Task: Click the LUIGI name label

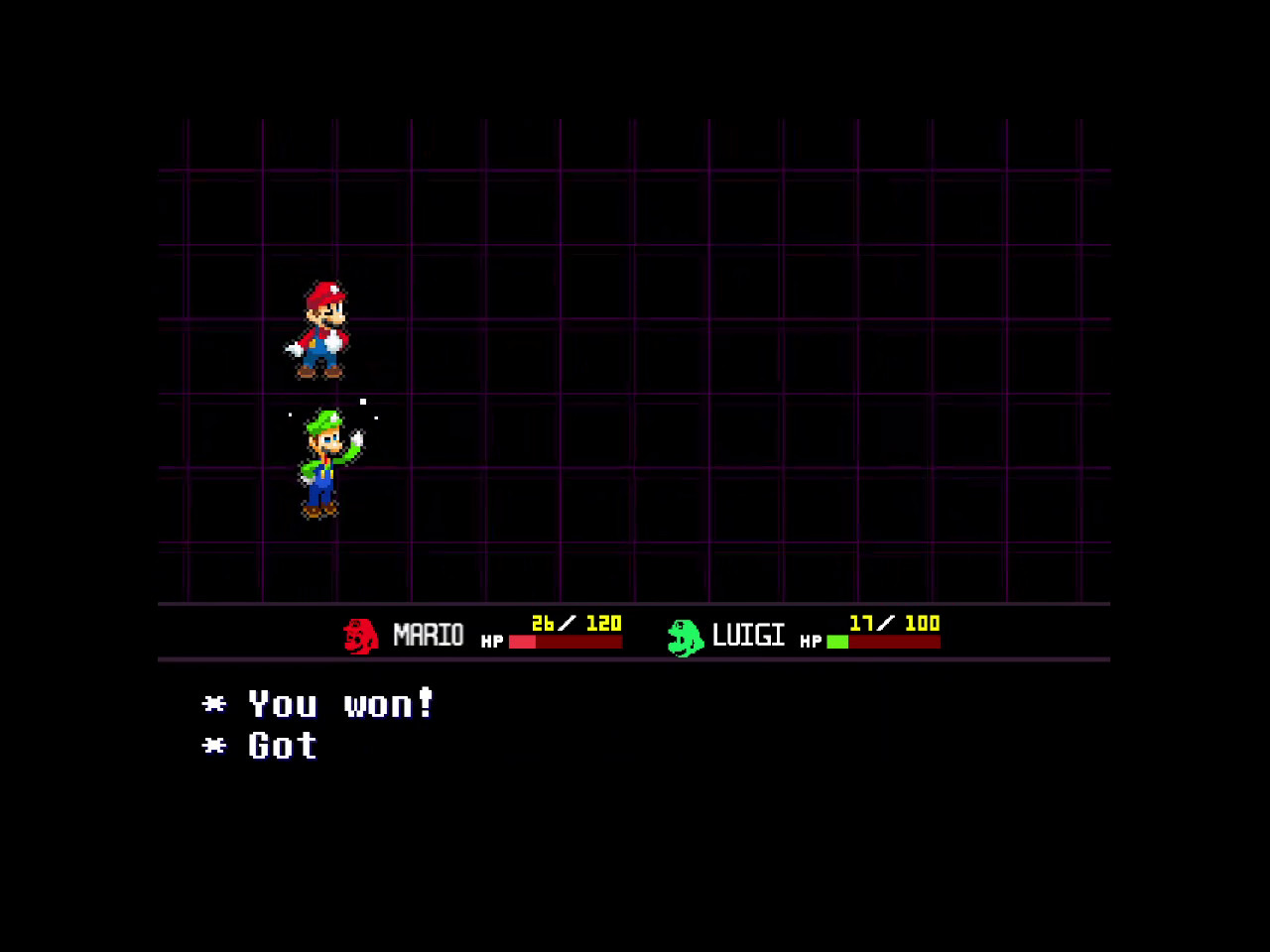Action: (x=746, y=634)
